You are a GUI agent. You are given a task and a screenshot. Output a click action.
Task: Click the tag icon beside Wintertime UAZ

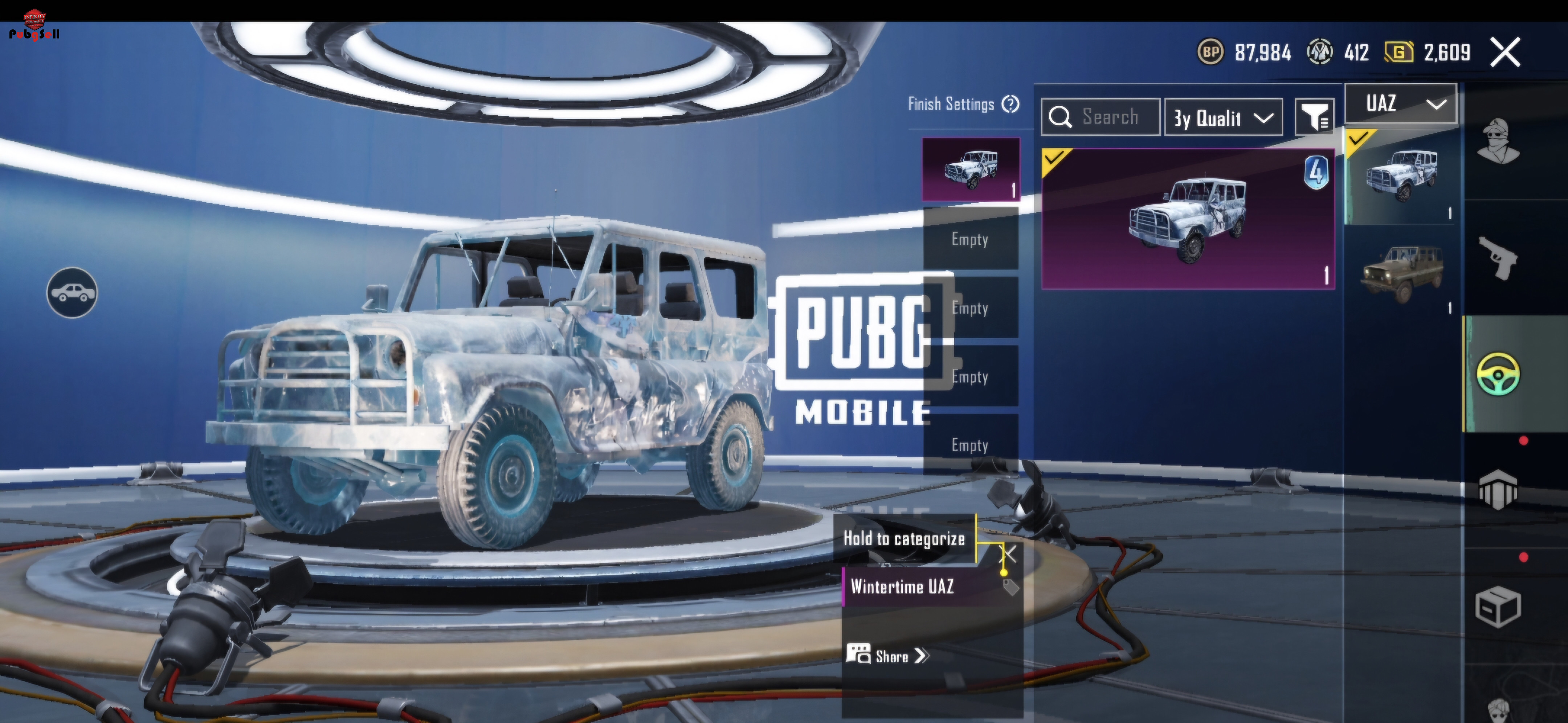tap(1010, 587)
